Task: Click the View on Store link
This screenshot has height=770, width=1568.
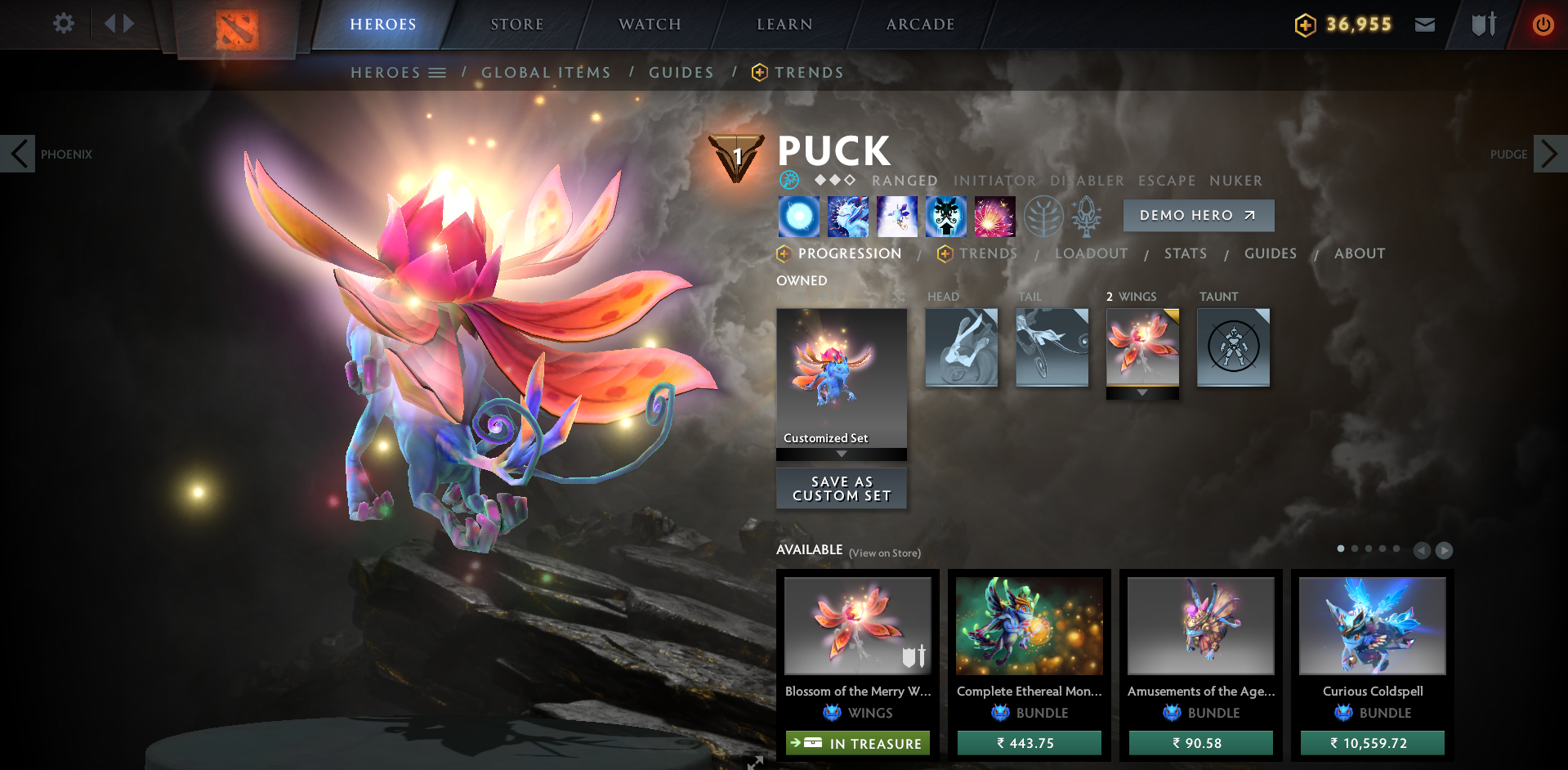Action: (885, 553)
